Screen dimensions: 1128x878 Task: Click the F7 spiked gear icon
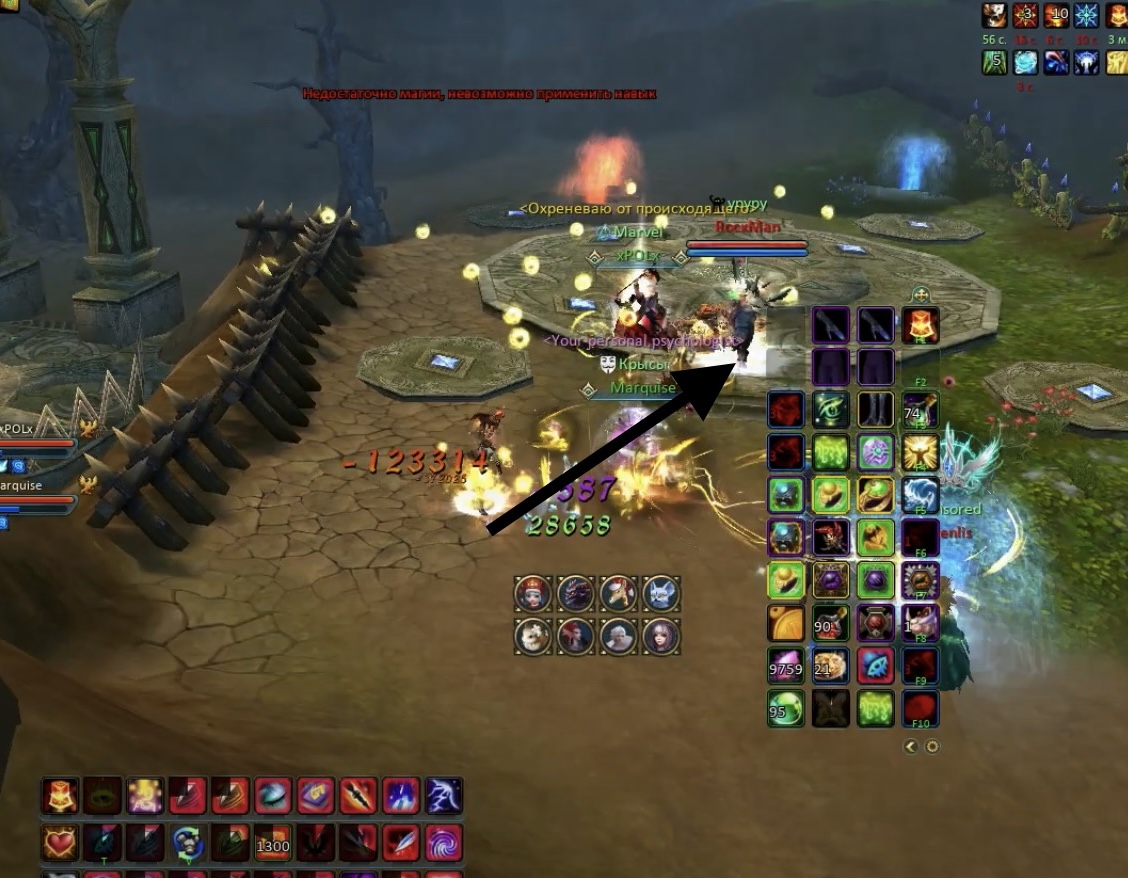(920, 580)
